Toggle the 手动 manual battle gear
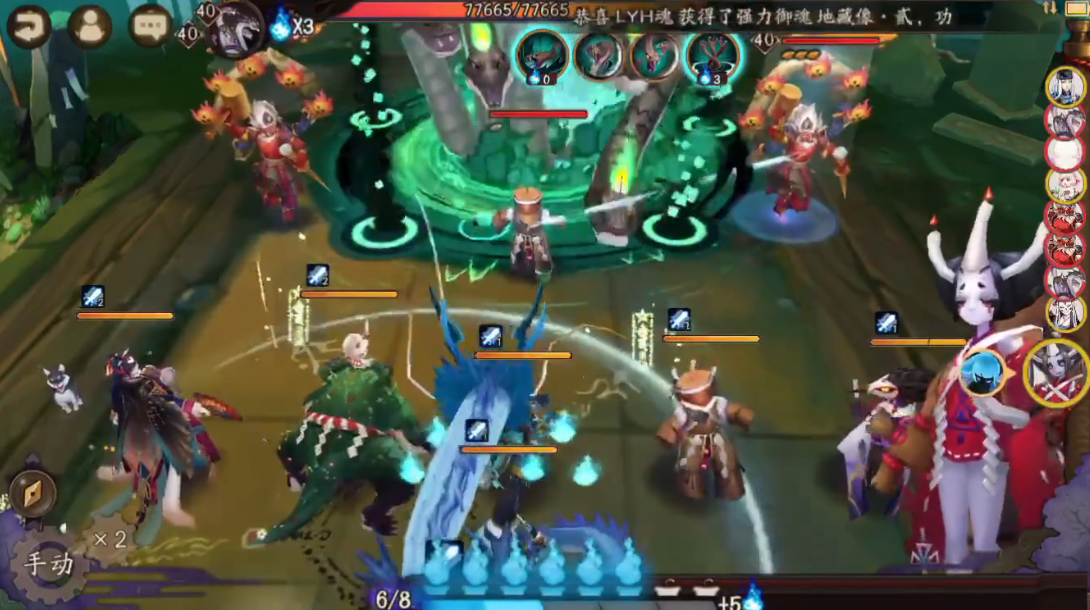 (x=48, y=564)
